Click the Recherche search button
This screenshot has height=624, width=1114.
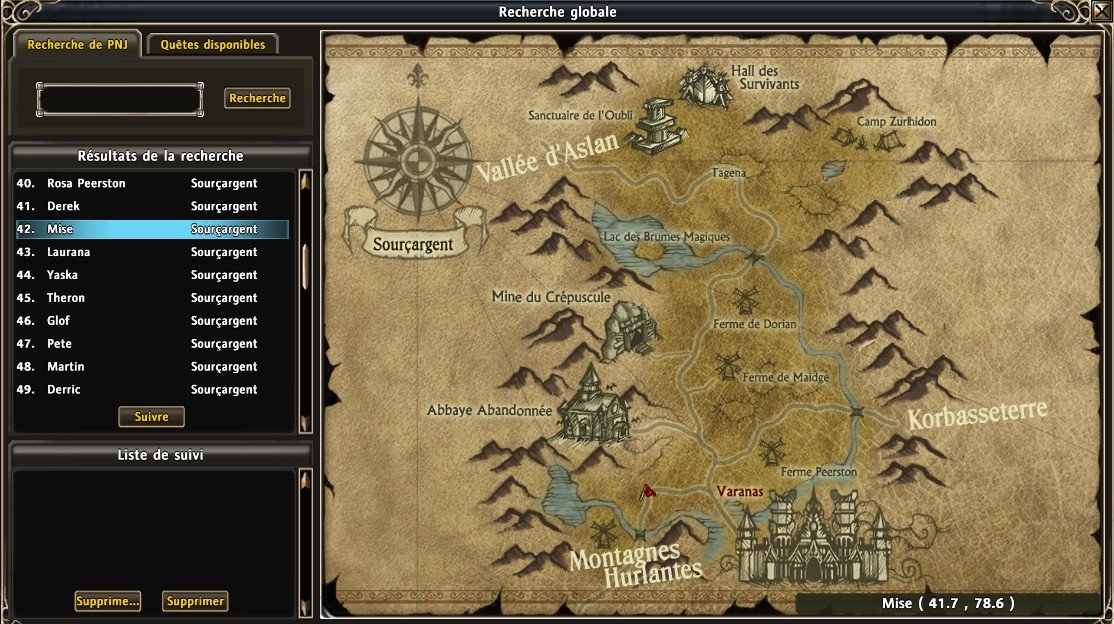pos(257,98)
